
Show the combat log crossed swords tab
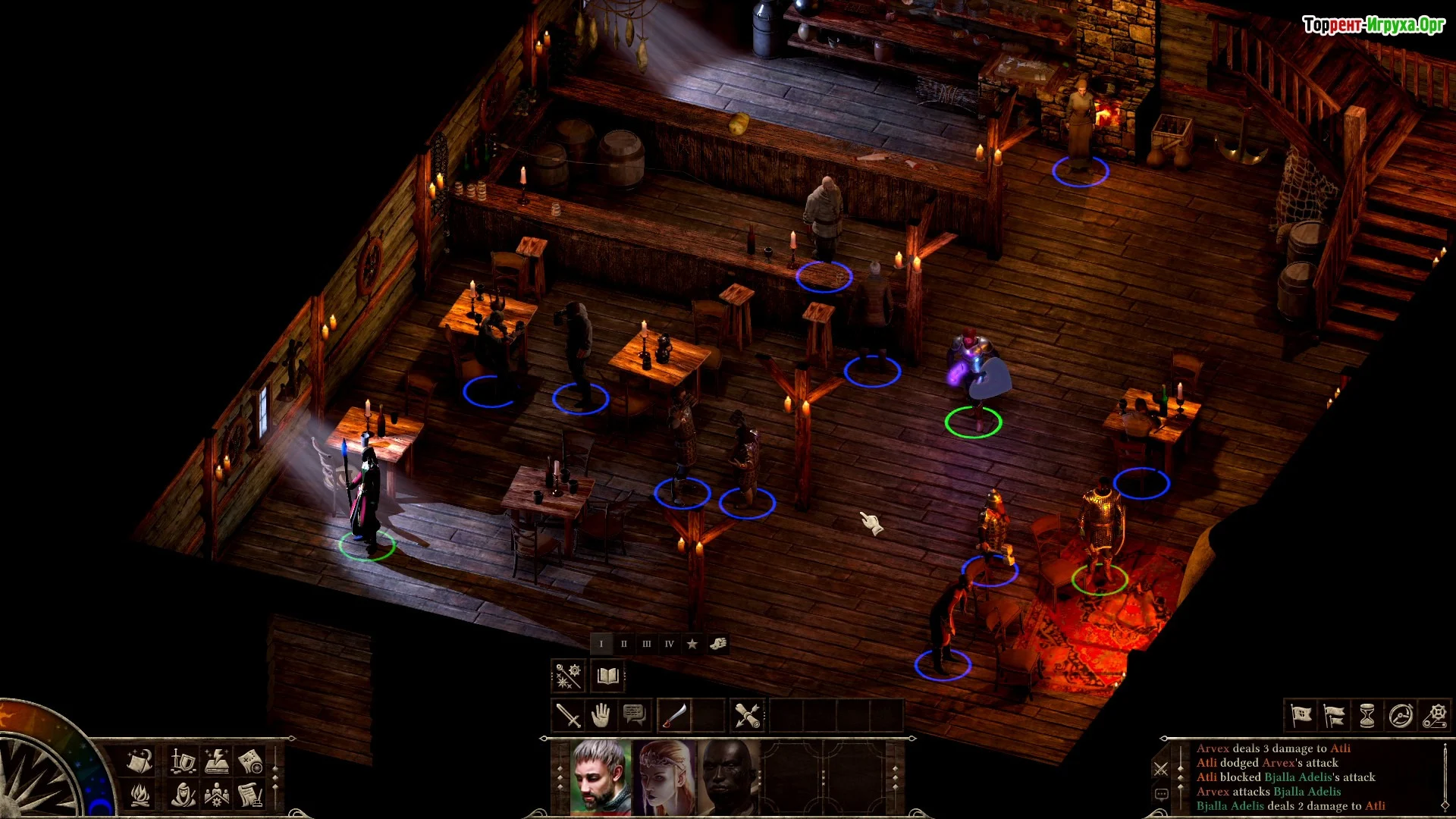tap(1160, 770)
